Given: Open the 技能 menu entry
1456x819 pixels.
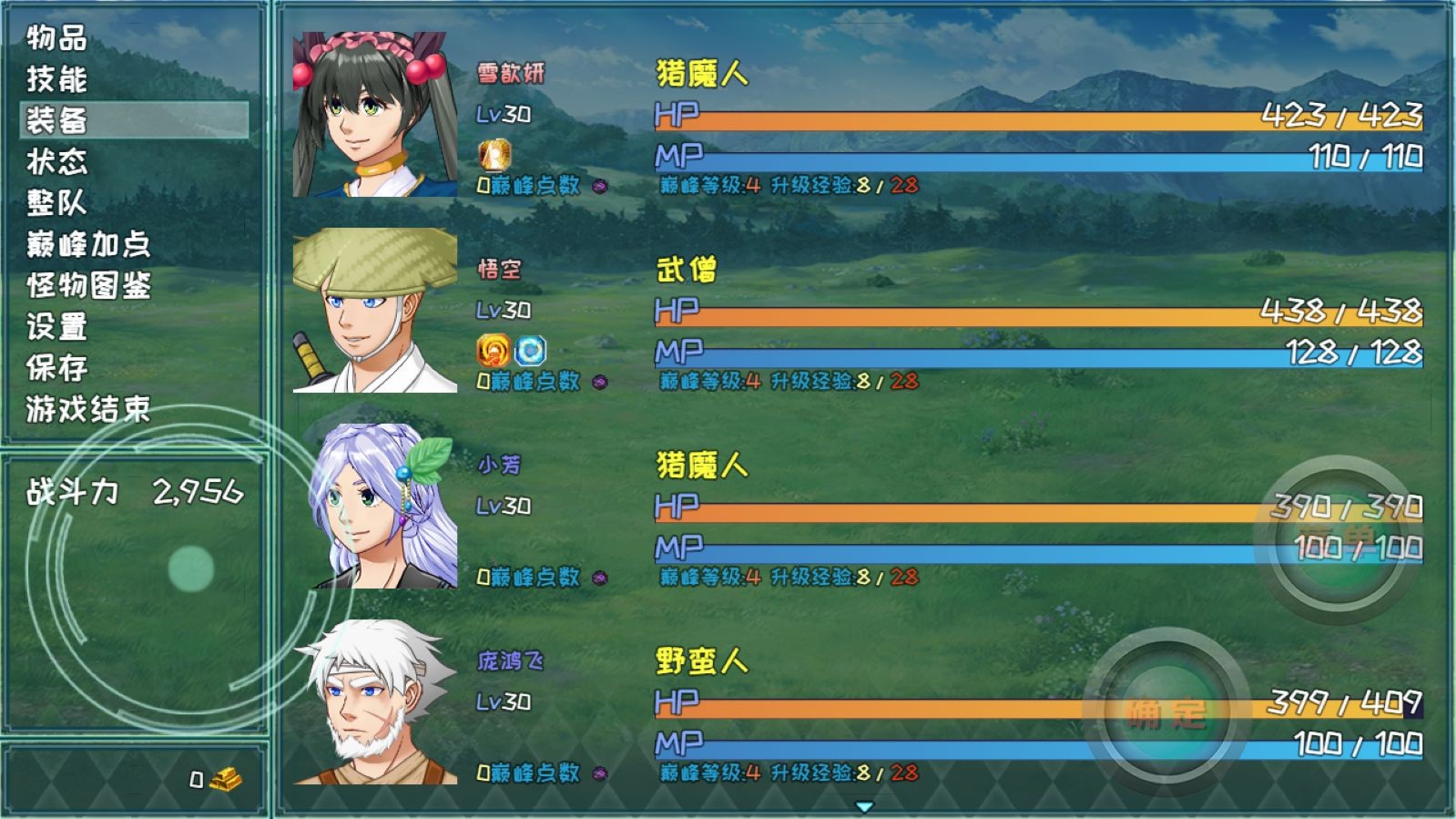Looking at the screenshot, I should pos(56,80).
